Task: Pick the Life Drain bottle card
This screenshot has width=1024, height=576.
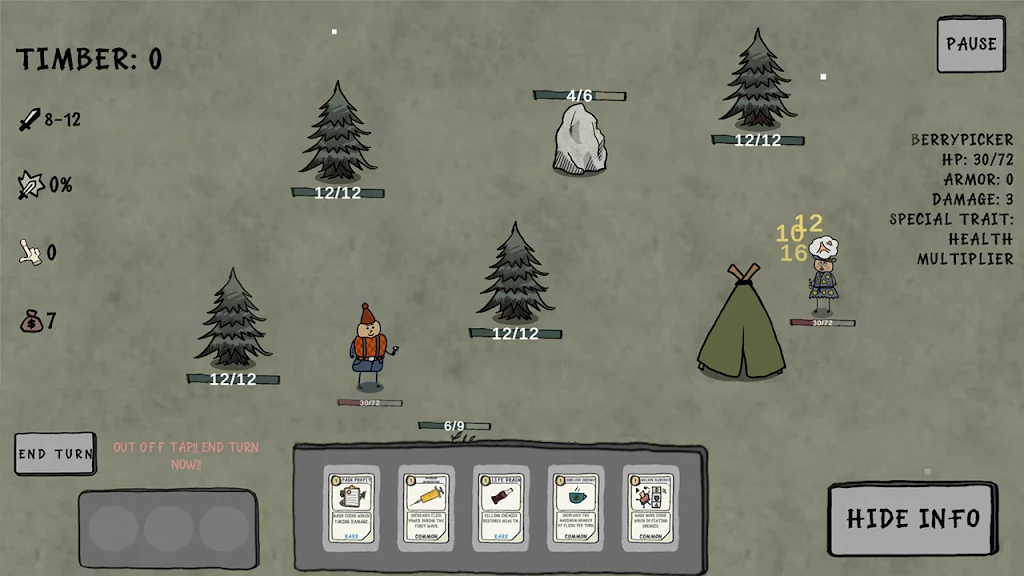Action: tap(501, 507)
